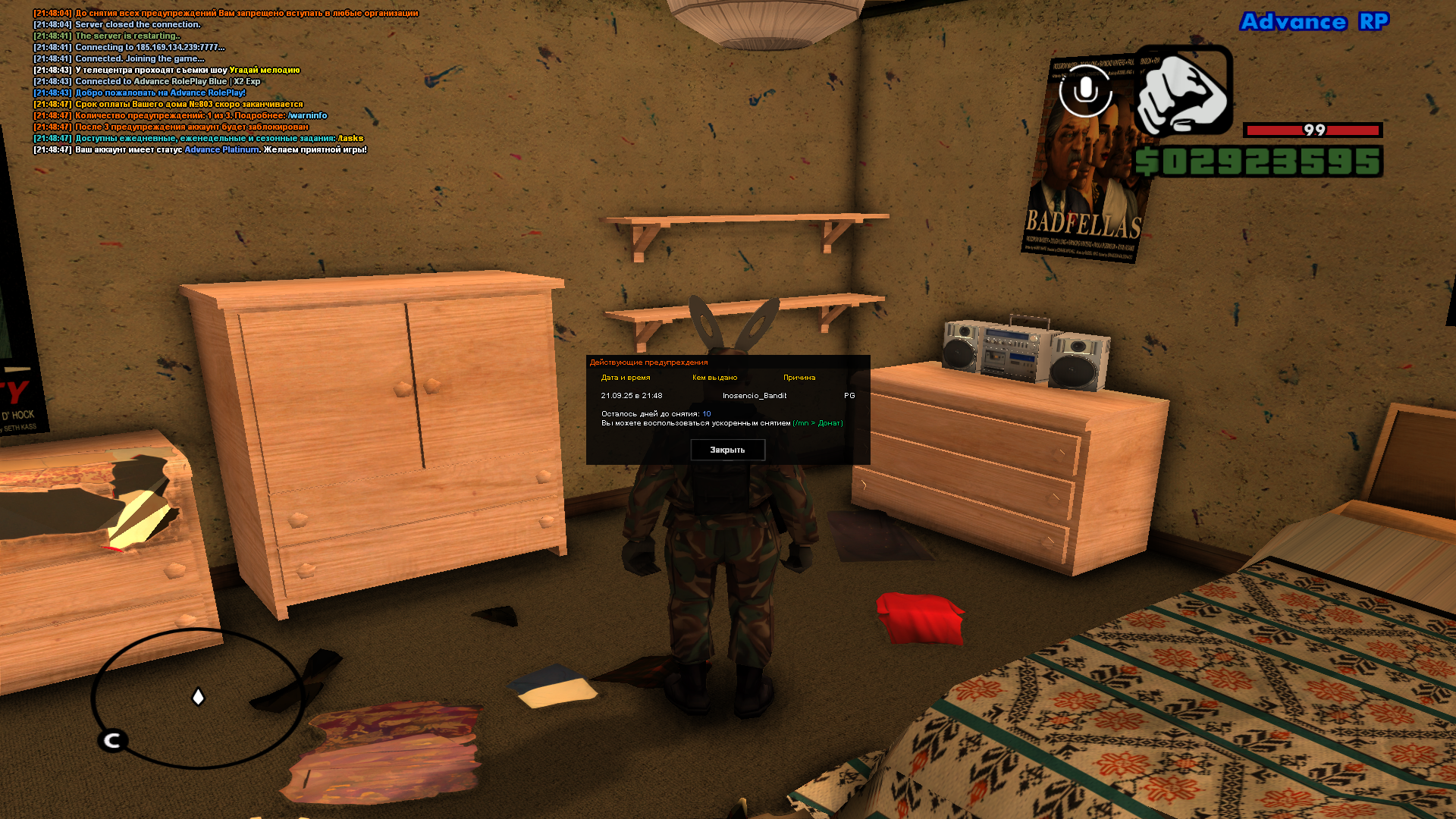Select the Inosencio_Bandit warning row
The image size is (1456, 819).
754,396
